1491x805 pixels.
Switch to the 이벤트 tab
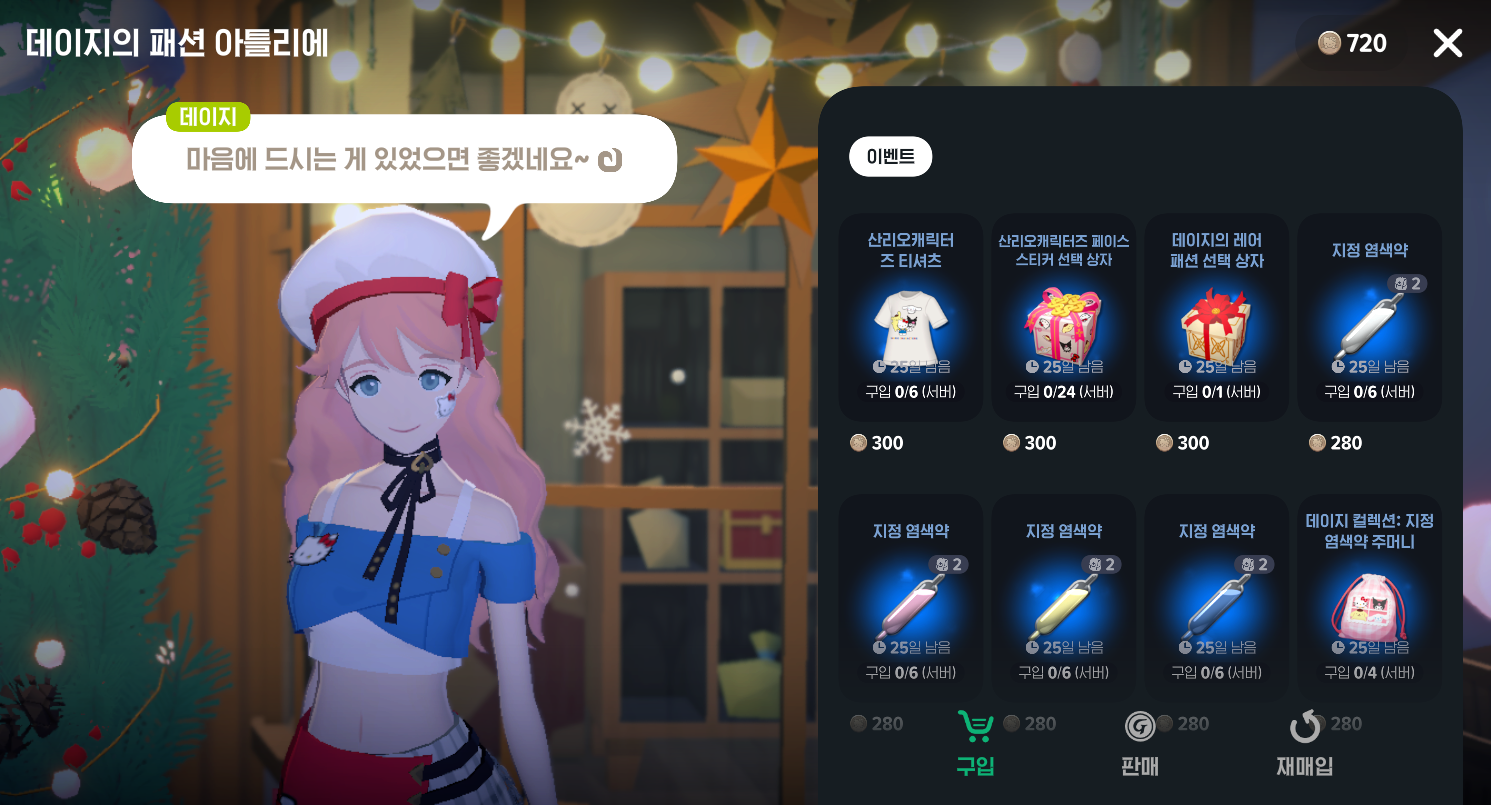tap(890, 156)
